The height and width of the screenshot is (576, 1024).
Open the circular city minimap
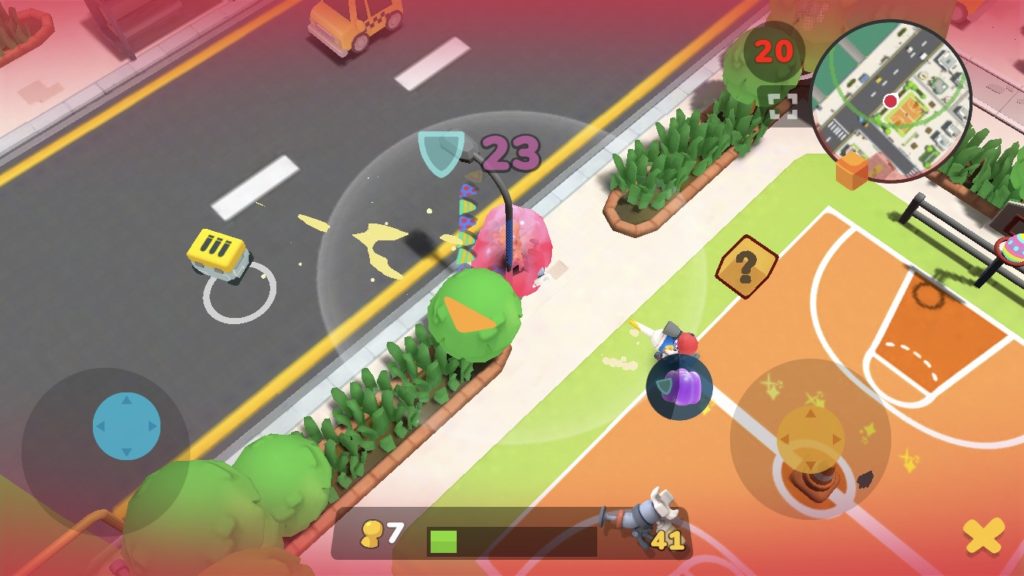coord(889,102)
